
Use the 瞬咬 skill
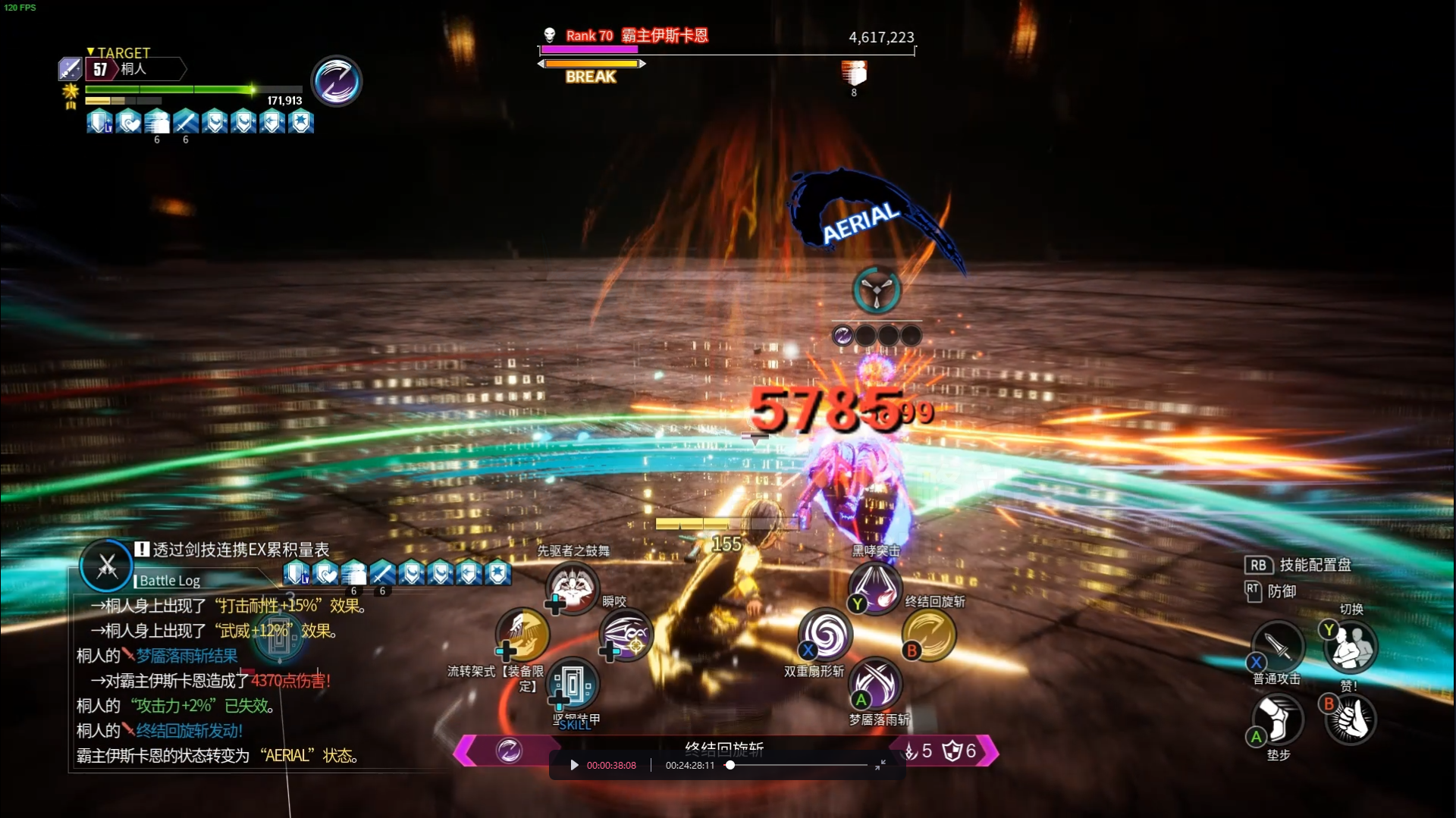626,635
